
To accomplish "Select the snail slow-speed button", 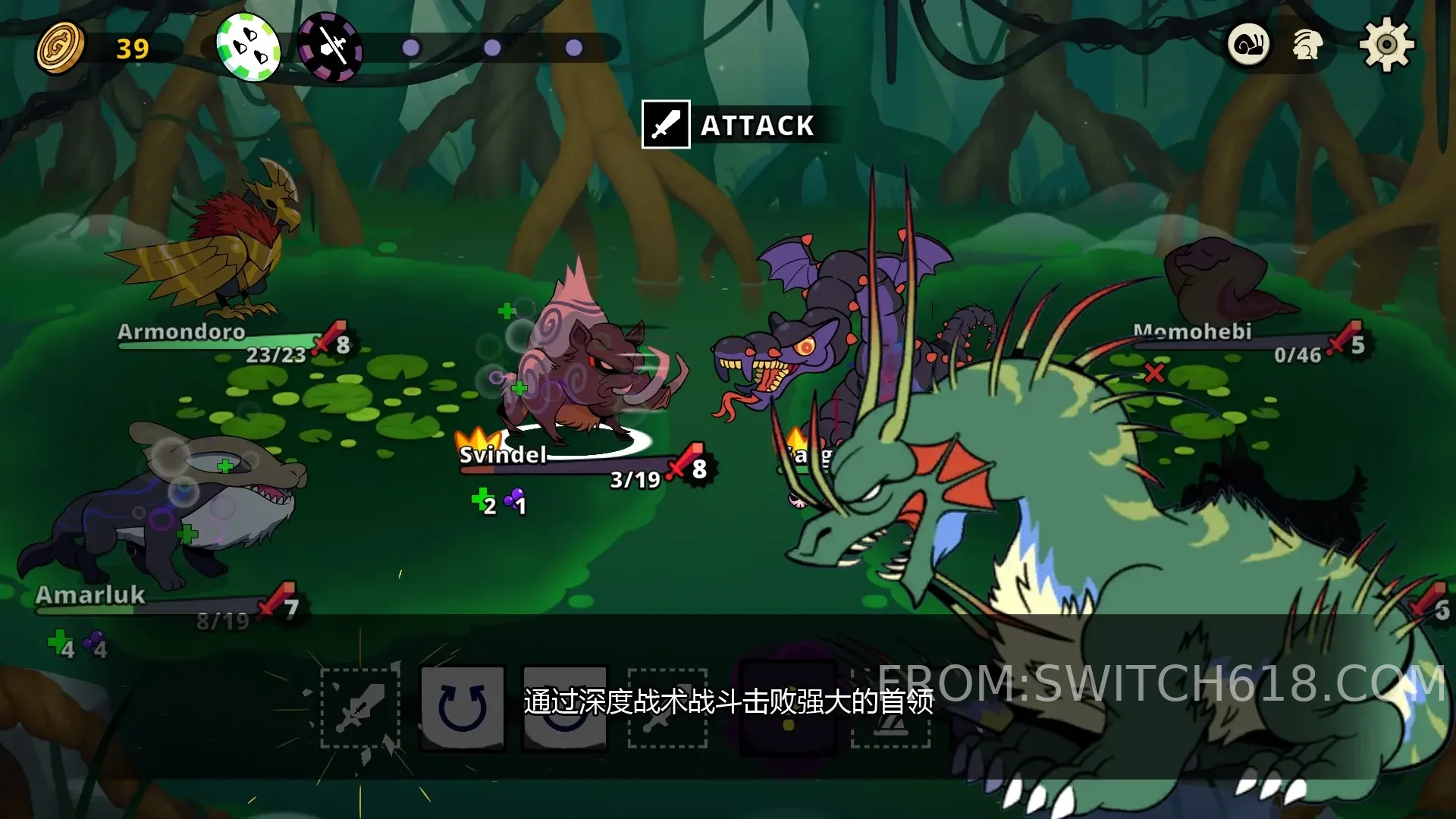I will 1248,45.
